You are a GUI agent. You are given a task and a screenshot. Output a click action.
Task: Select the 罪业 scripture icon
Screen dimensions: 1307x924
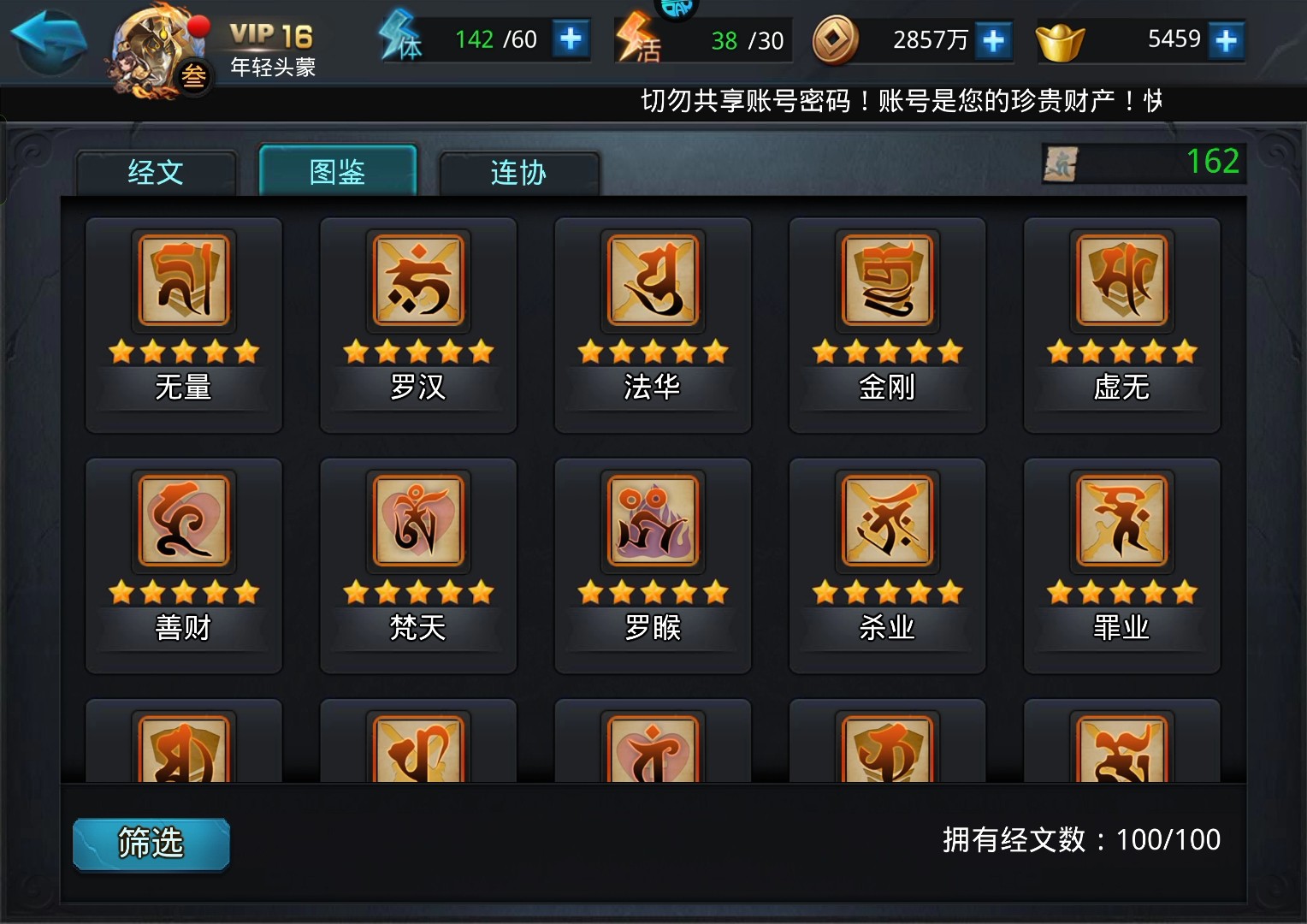click(1121, 522)
